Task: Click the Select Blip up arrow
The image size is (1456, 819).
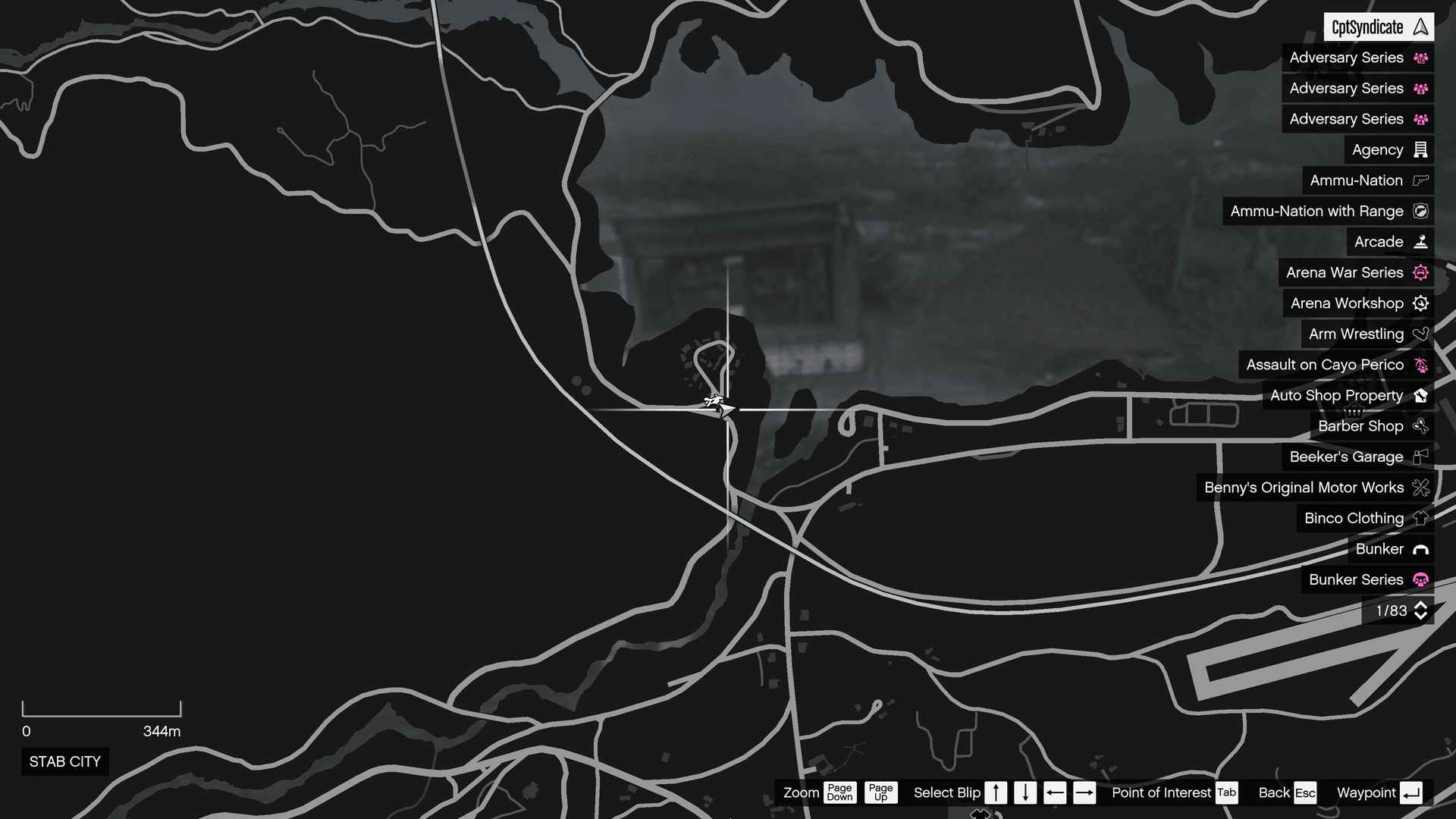Action: click(x=996, y=792)
